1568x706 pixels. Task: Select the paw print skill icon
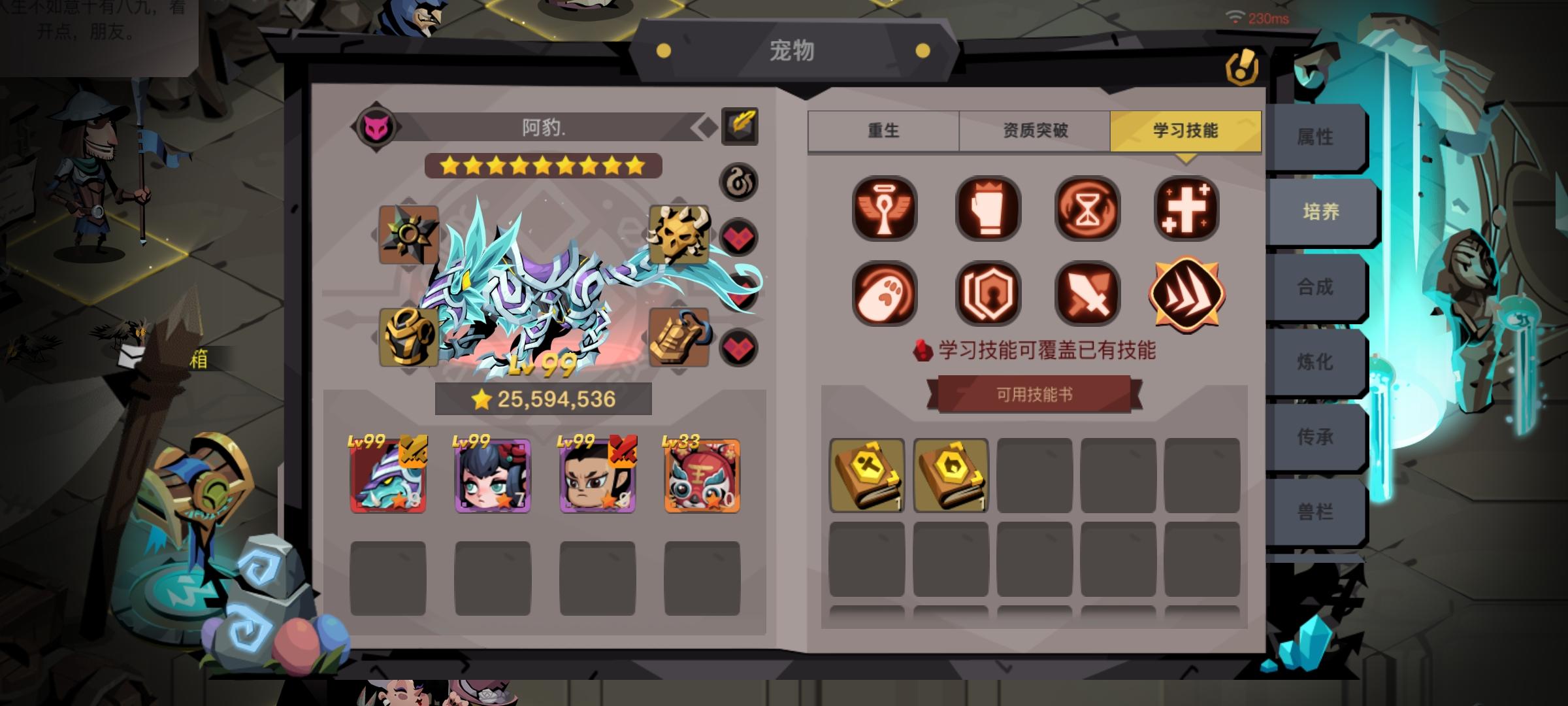(885, 295)
